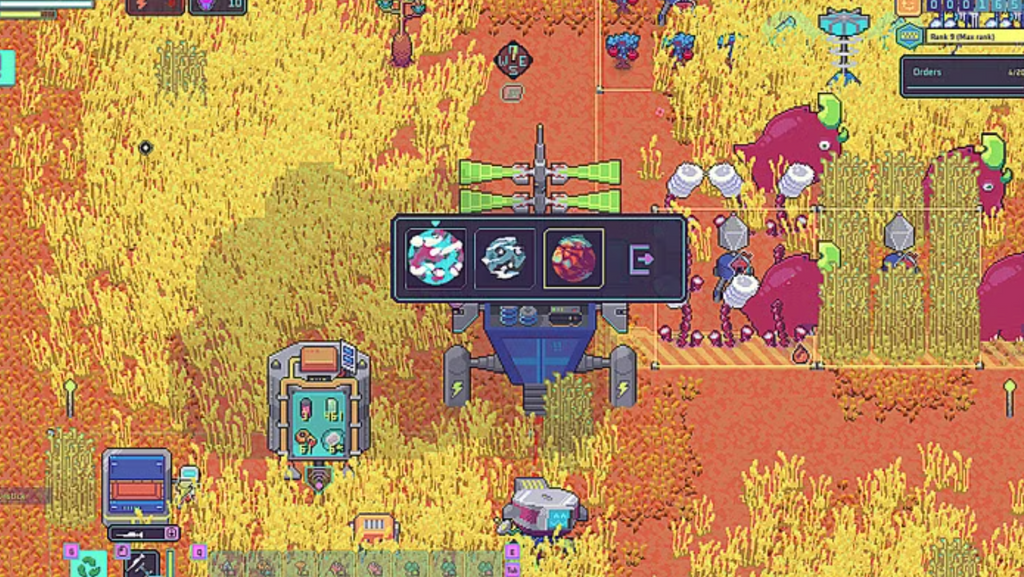This screenshot has height=577, width=1024.
Task: Click the orange icon beside the score counter
Action: [908, 6]
